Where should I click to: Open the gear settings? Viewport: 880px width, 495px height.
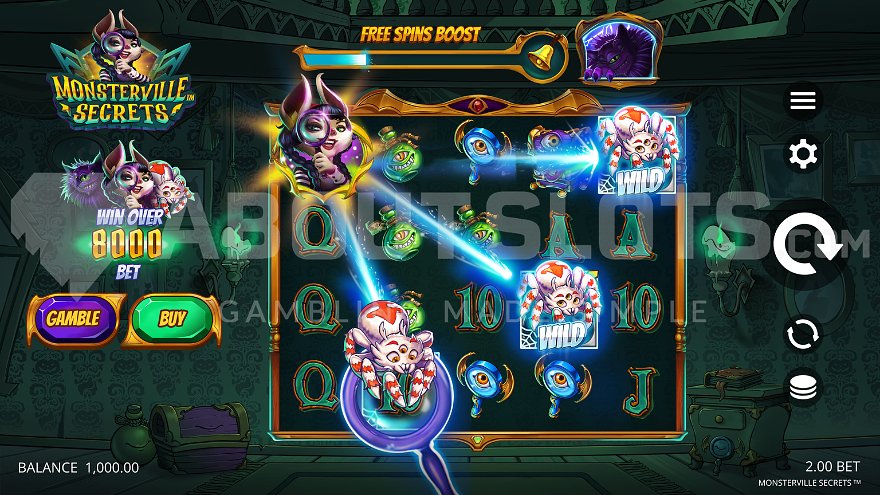coord(803,154)
